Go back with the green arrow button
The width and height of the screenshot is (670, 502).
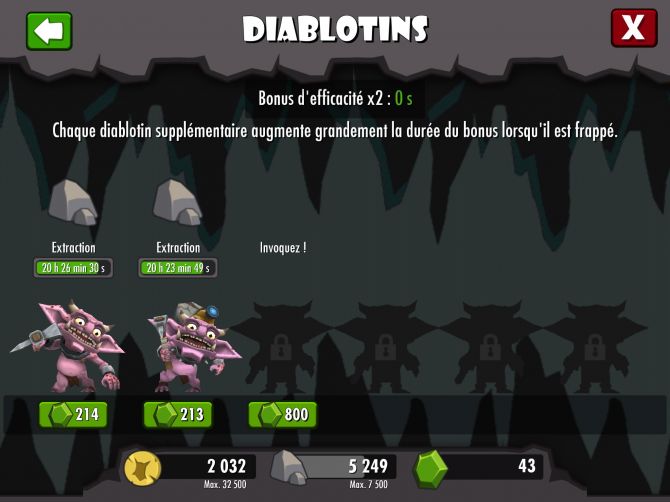(49, 31)
